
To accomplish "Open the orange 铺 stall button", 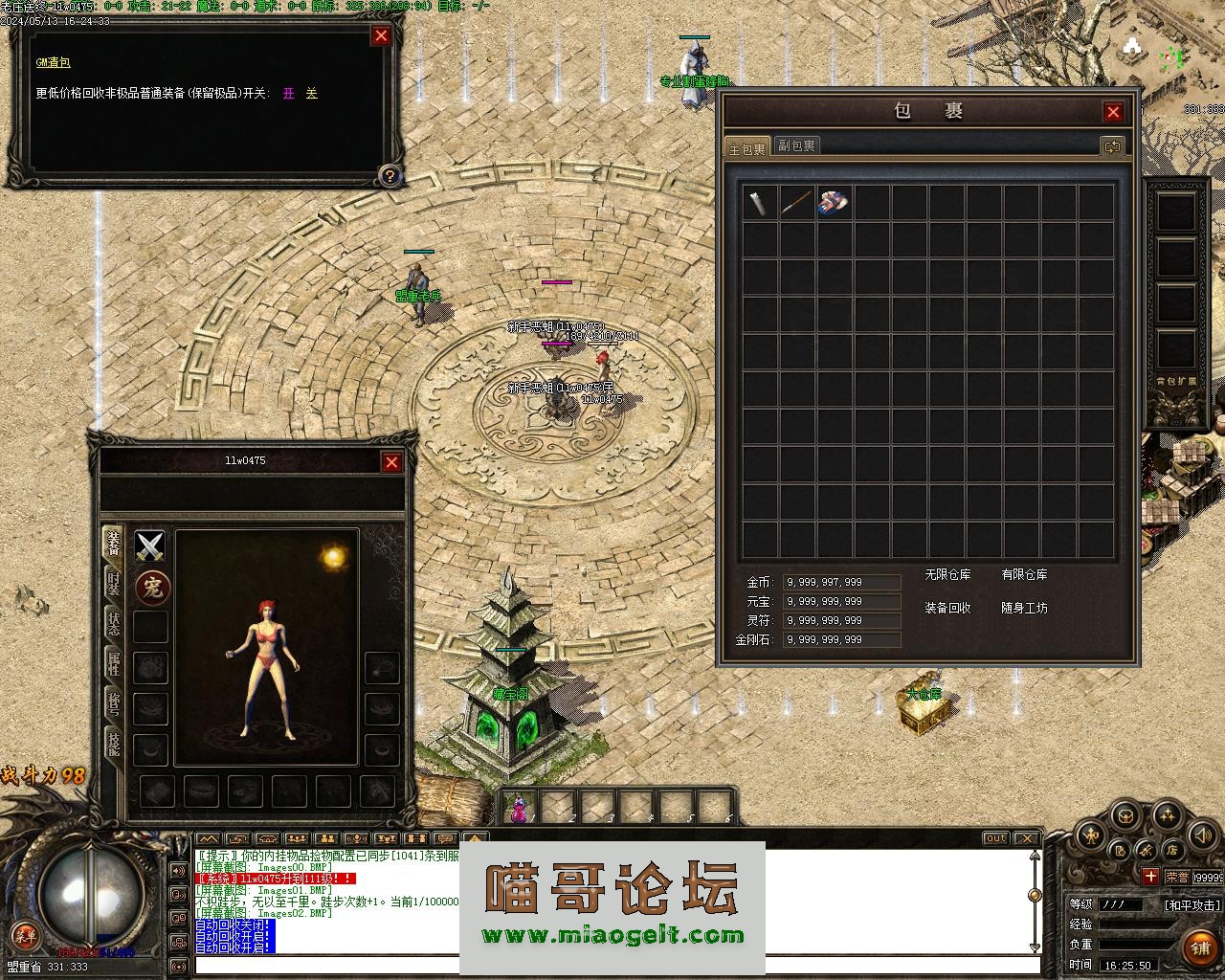I will tap(1200, 947).
